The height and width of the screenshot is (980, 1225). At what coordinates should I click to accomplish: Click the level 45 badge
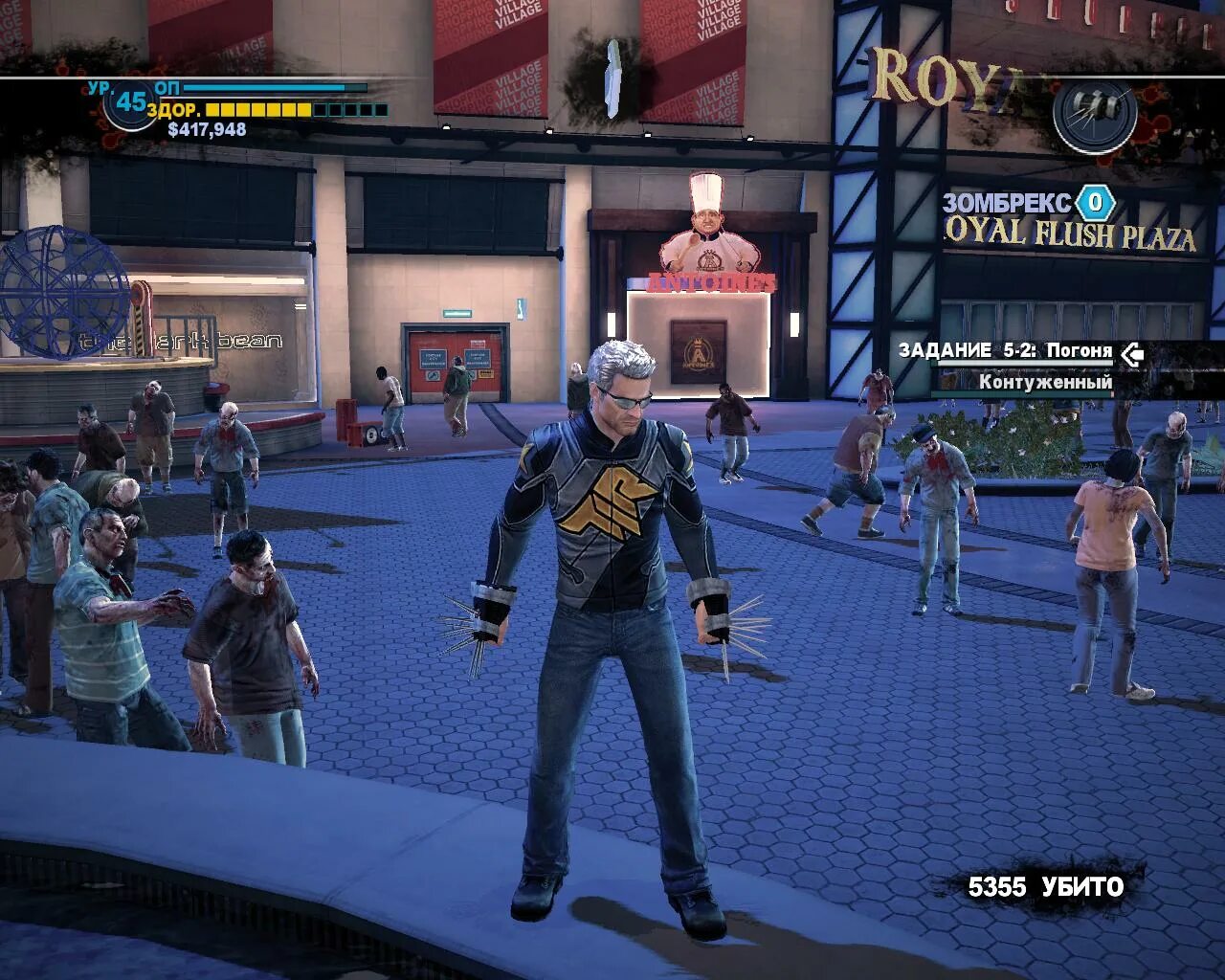click(130, 101)
